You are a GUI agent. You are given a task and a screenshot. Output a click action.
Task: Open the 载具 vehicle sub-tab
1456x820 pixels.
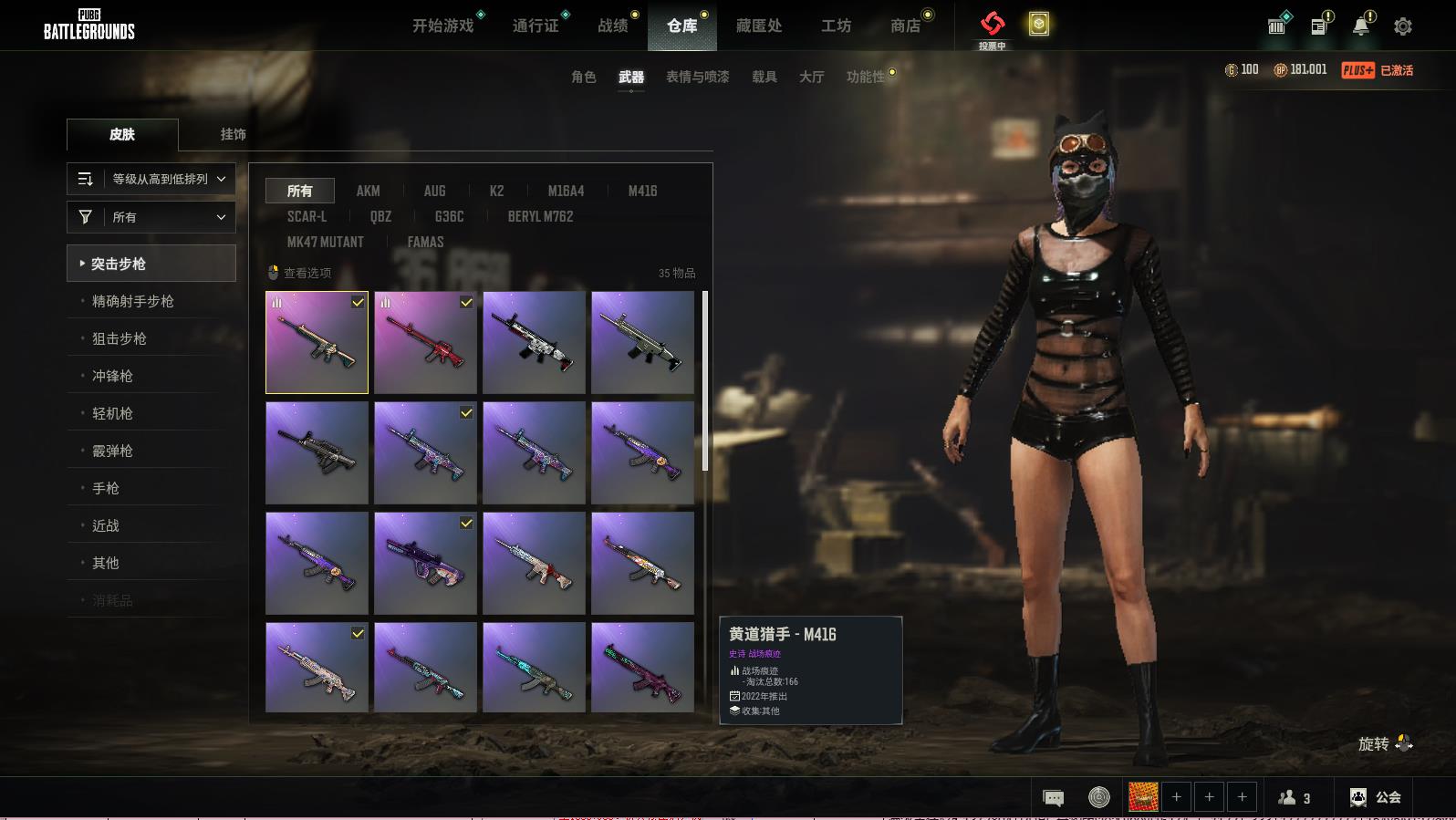(x=764, y=77)
